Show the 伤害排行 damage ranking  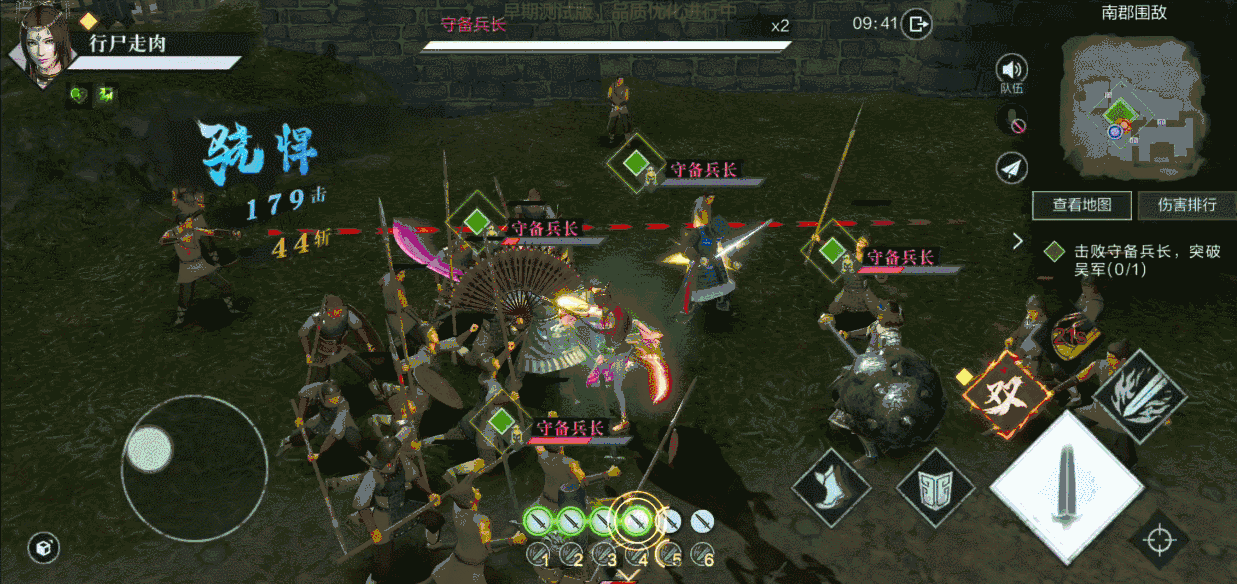tap(1187, 205)
